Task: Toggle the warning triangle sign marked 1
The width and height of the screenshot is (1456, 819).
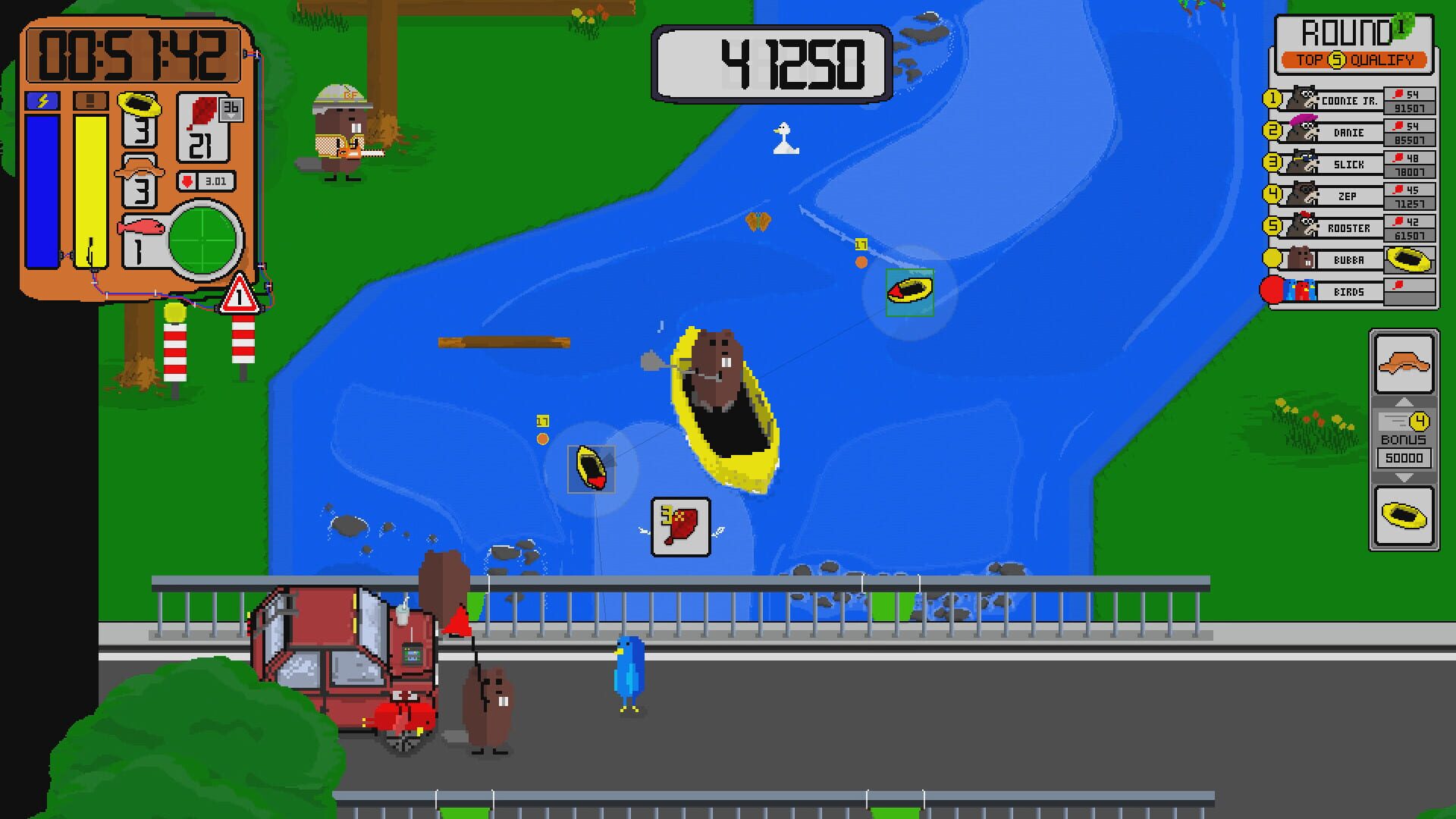Action: [x=240, y=296]
